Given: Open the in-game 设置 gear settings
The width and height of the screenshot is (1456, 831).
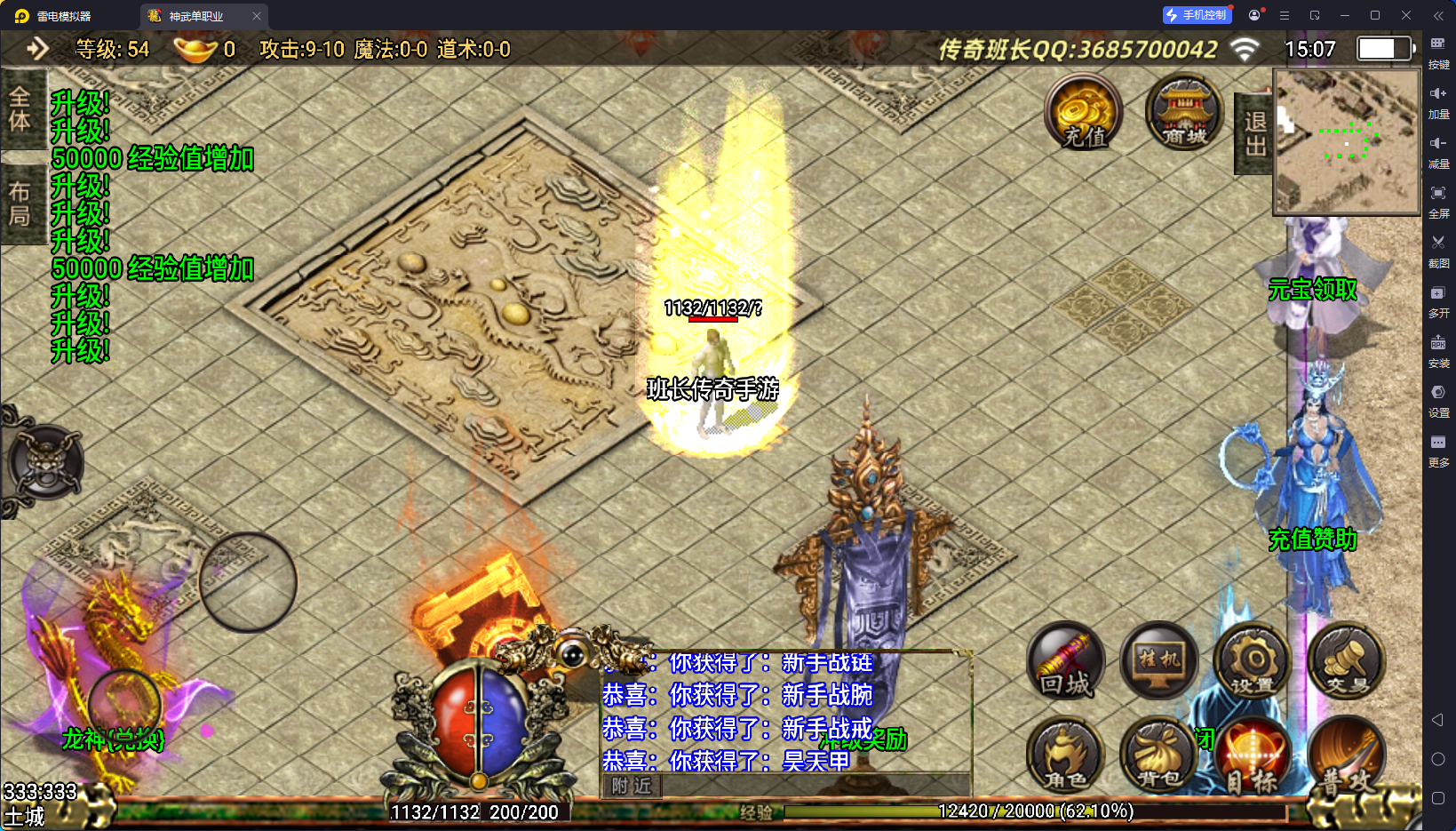Looking at the screenshot, I should pyautogui.click(x=1253, y=662).
